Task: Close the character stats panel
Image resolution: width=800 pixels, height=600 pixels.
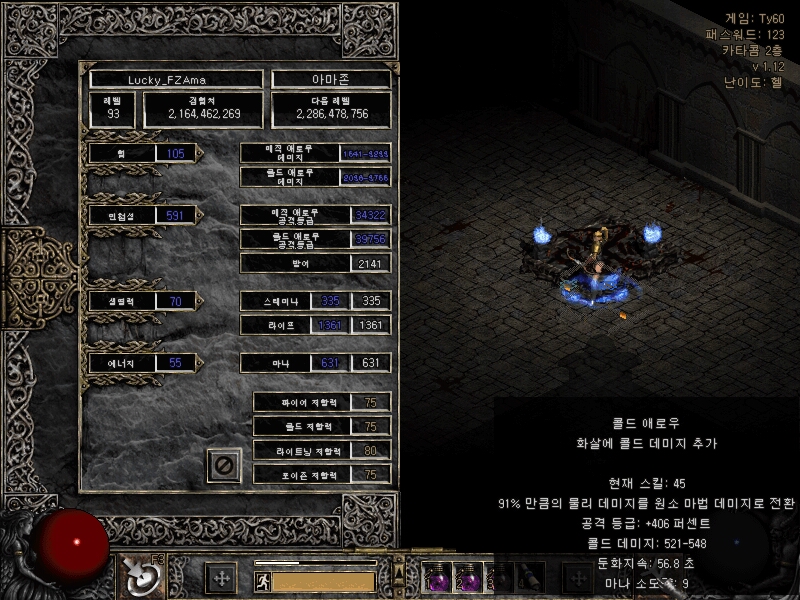Action: click(x=224, y=465)
